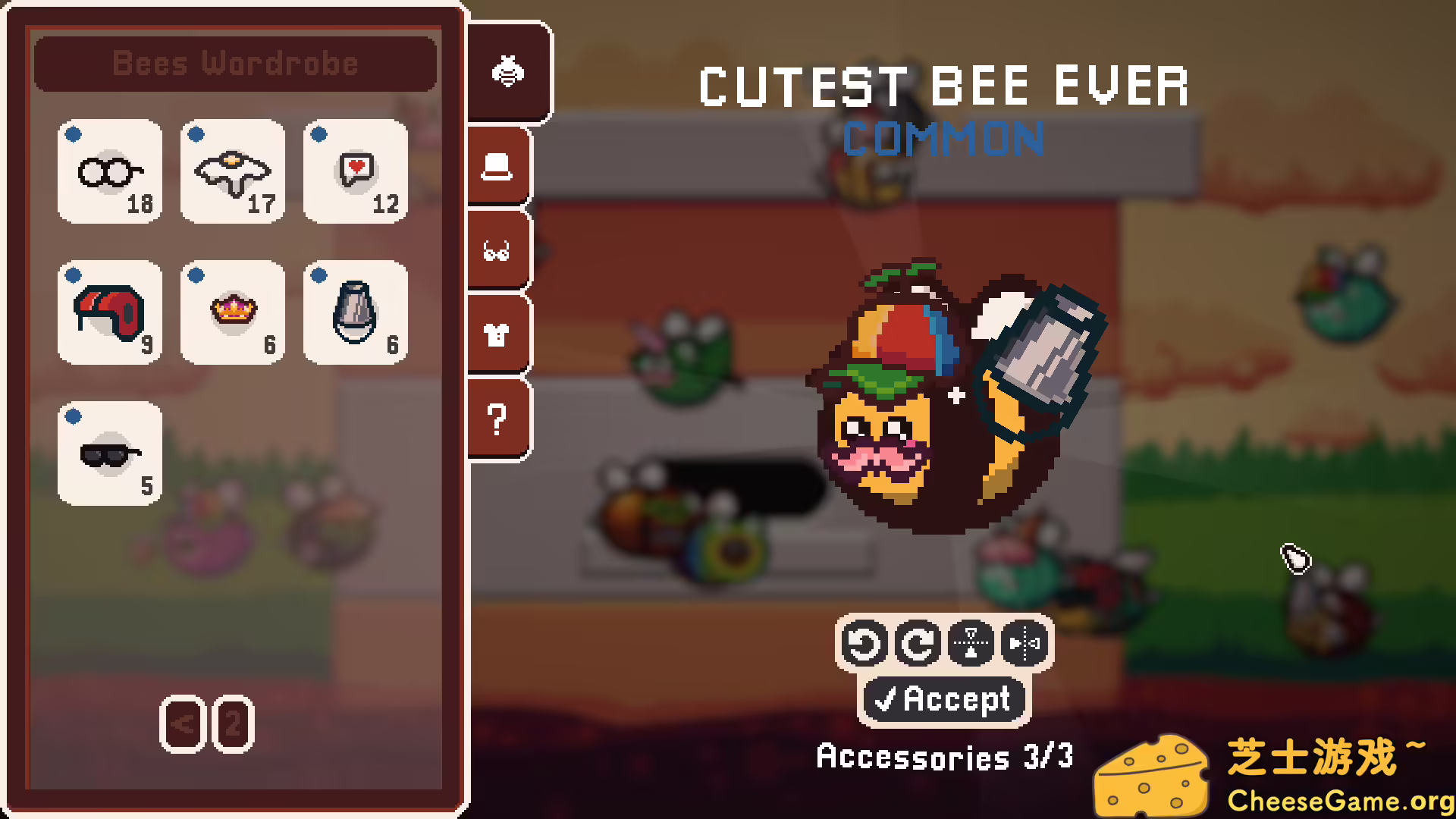Image resolution: width=1456 pixels, height=819 pixels.
Task: Toggle the blue dot on the sunglasses accessory
Action: pos(74,416)
